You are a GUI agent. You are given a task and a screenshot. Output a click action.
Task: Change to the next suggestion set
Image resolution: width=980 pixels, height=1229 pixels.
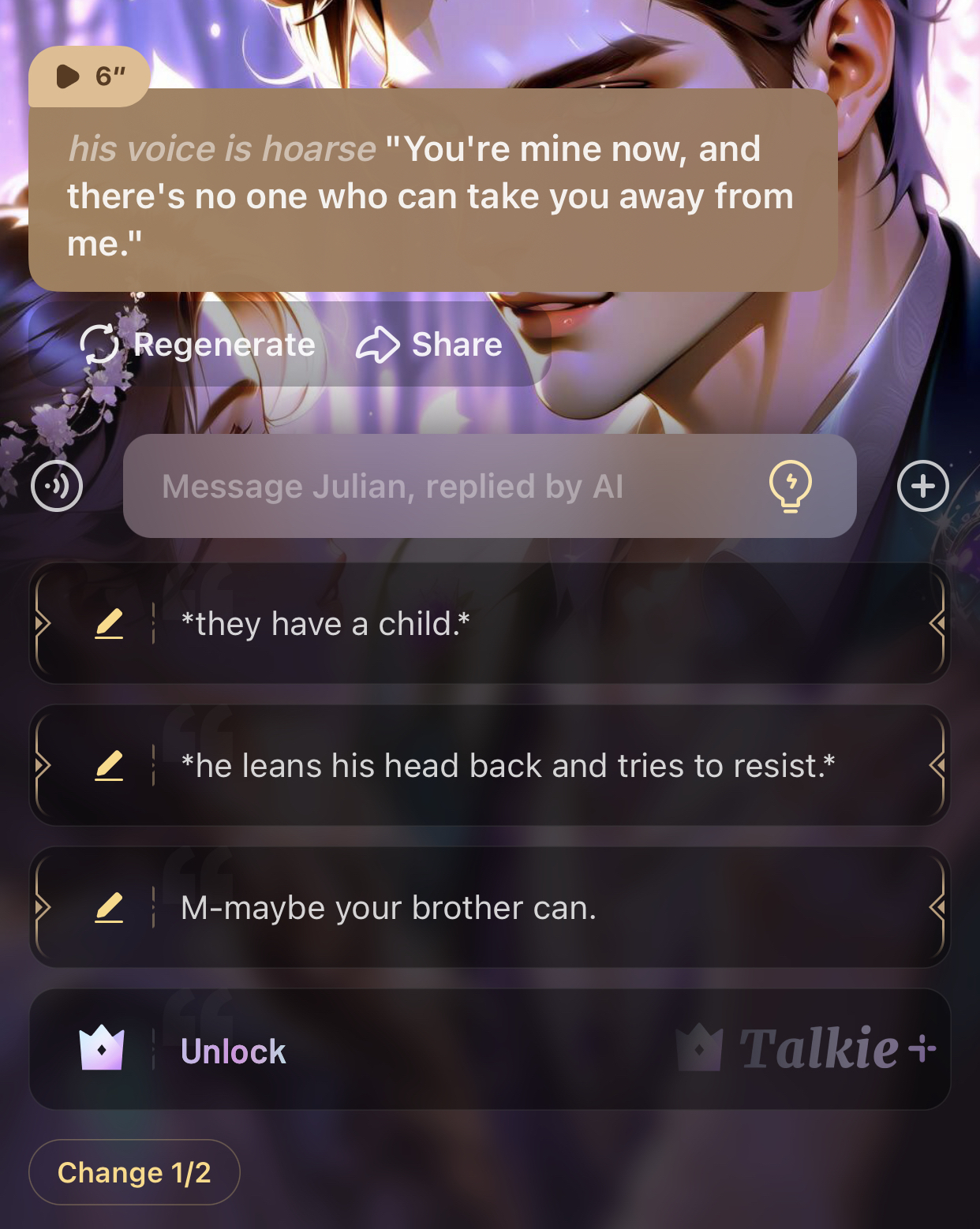(134, 1172)
